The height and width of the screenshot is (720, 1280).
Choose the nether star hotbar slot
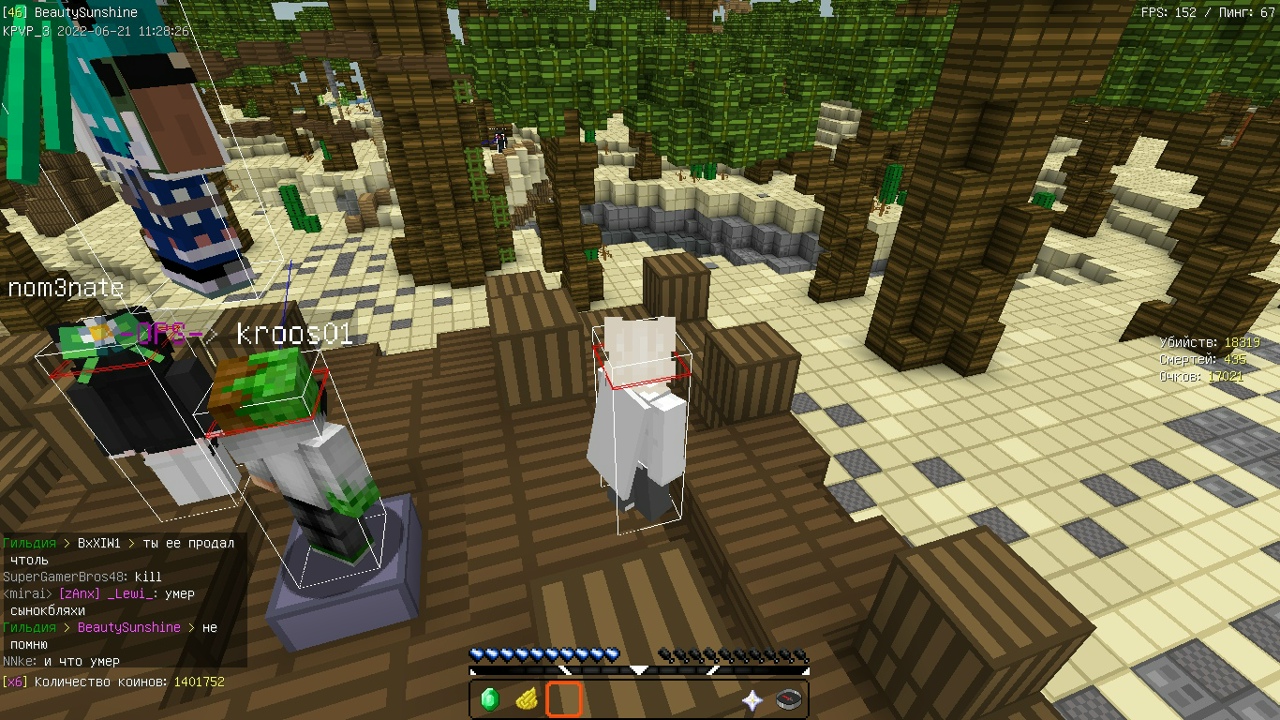click(x=752, y=700)
